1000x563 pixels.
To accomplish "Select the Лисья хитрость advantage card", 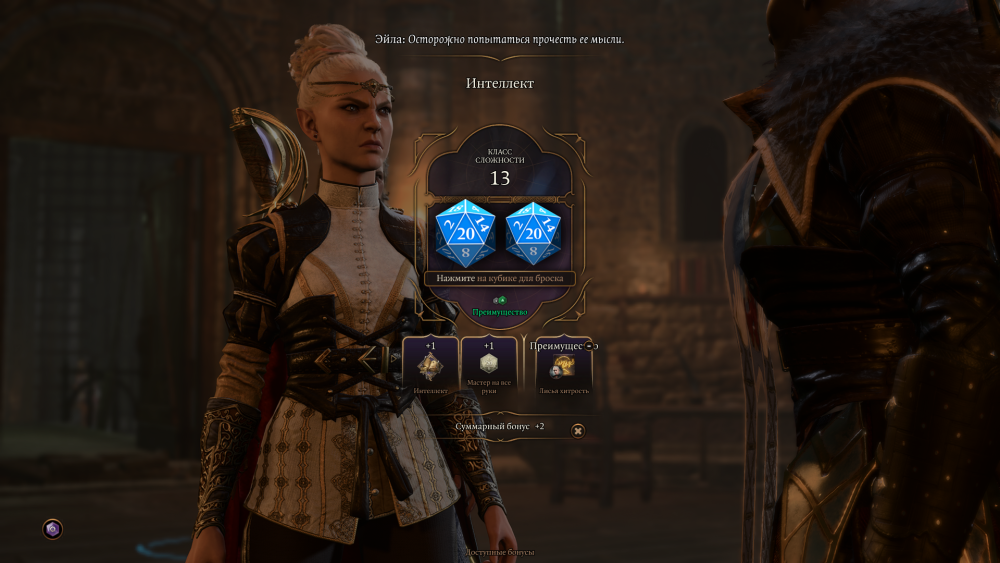I will [x=564, y=372].
